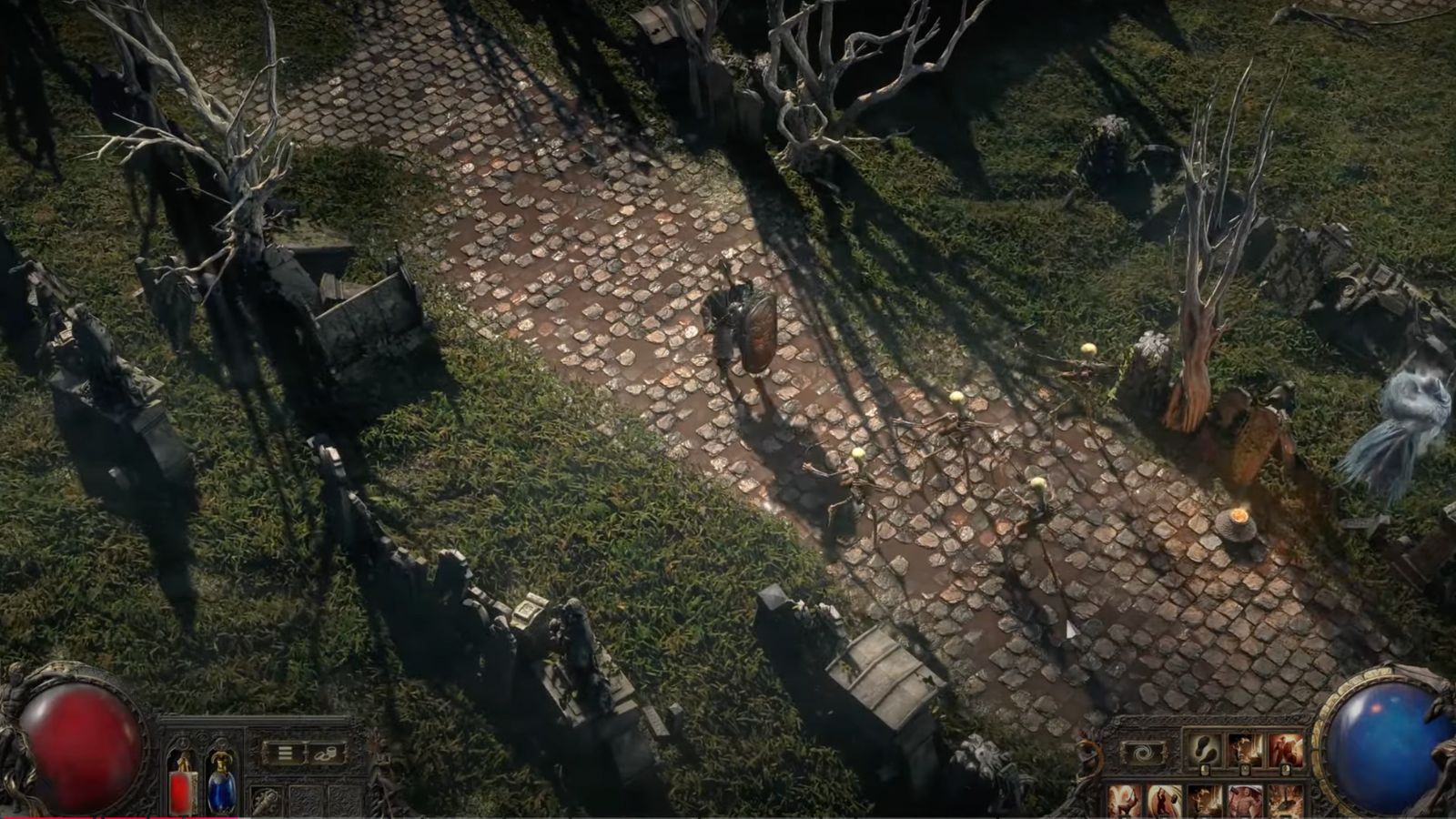Open the currency stash with the rings icon
Image resolution: width=1456 pixels, height=819 pixels.
(326, 754)
